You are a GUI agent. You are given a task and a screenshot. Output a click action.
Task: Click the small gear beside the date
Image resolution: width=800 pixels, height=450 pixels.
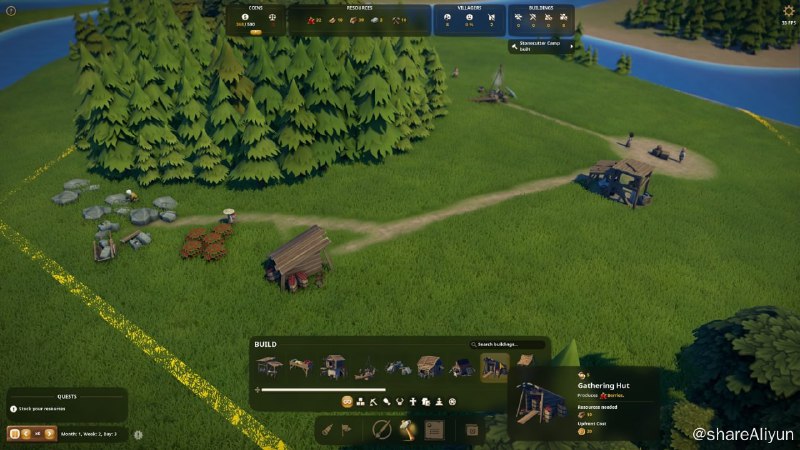(138, 435)
